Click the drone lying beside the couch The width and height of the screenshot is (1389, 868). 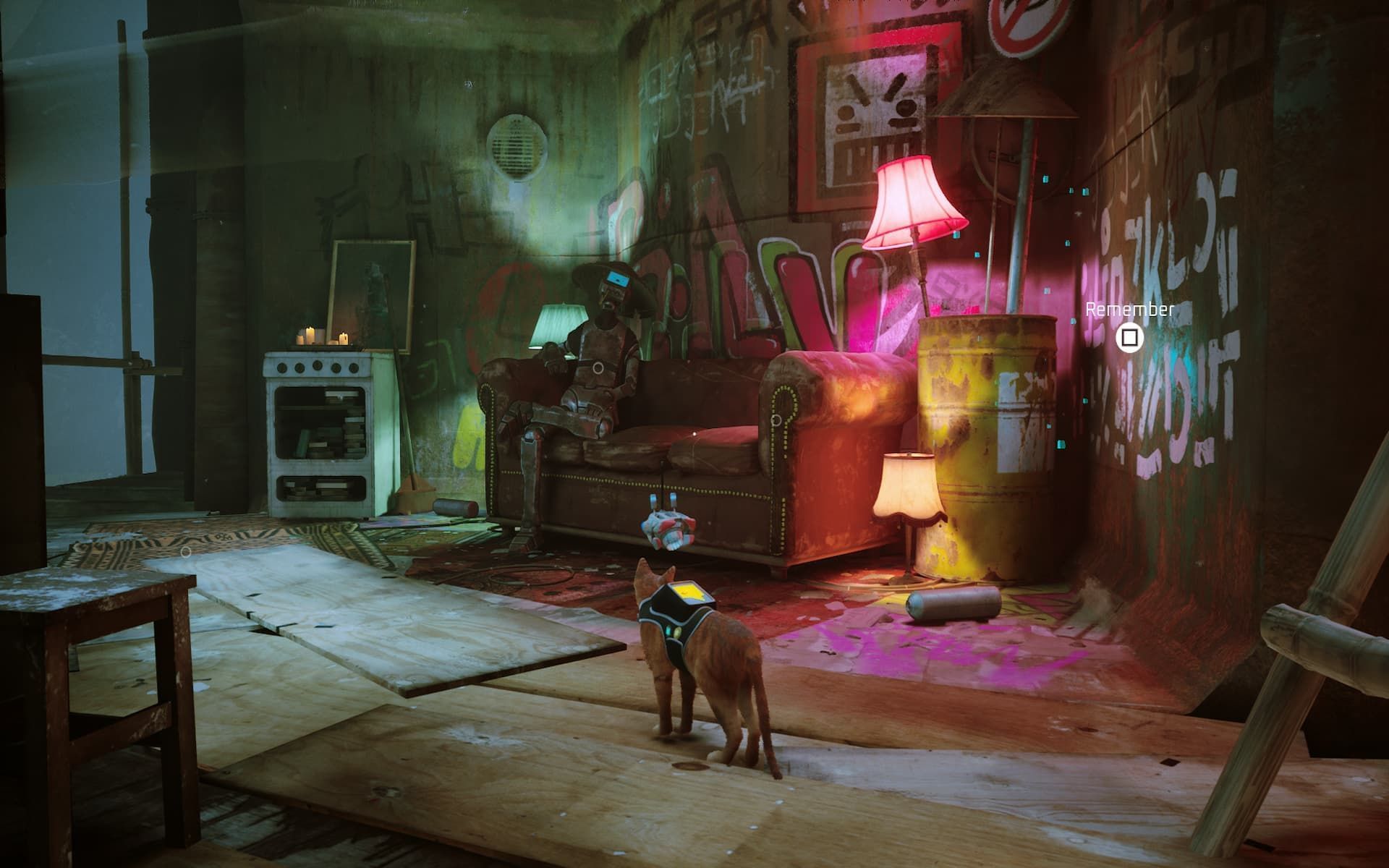669,528
